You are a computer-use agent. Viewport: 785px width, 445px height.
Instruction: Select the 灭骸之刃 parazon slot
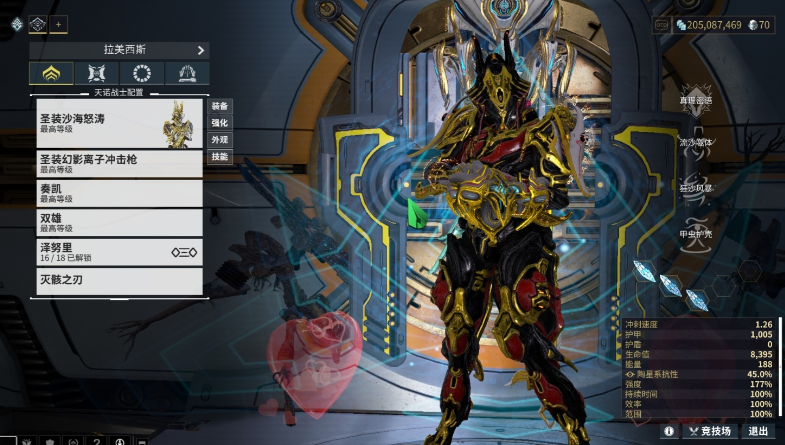(119, 280)
